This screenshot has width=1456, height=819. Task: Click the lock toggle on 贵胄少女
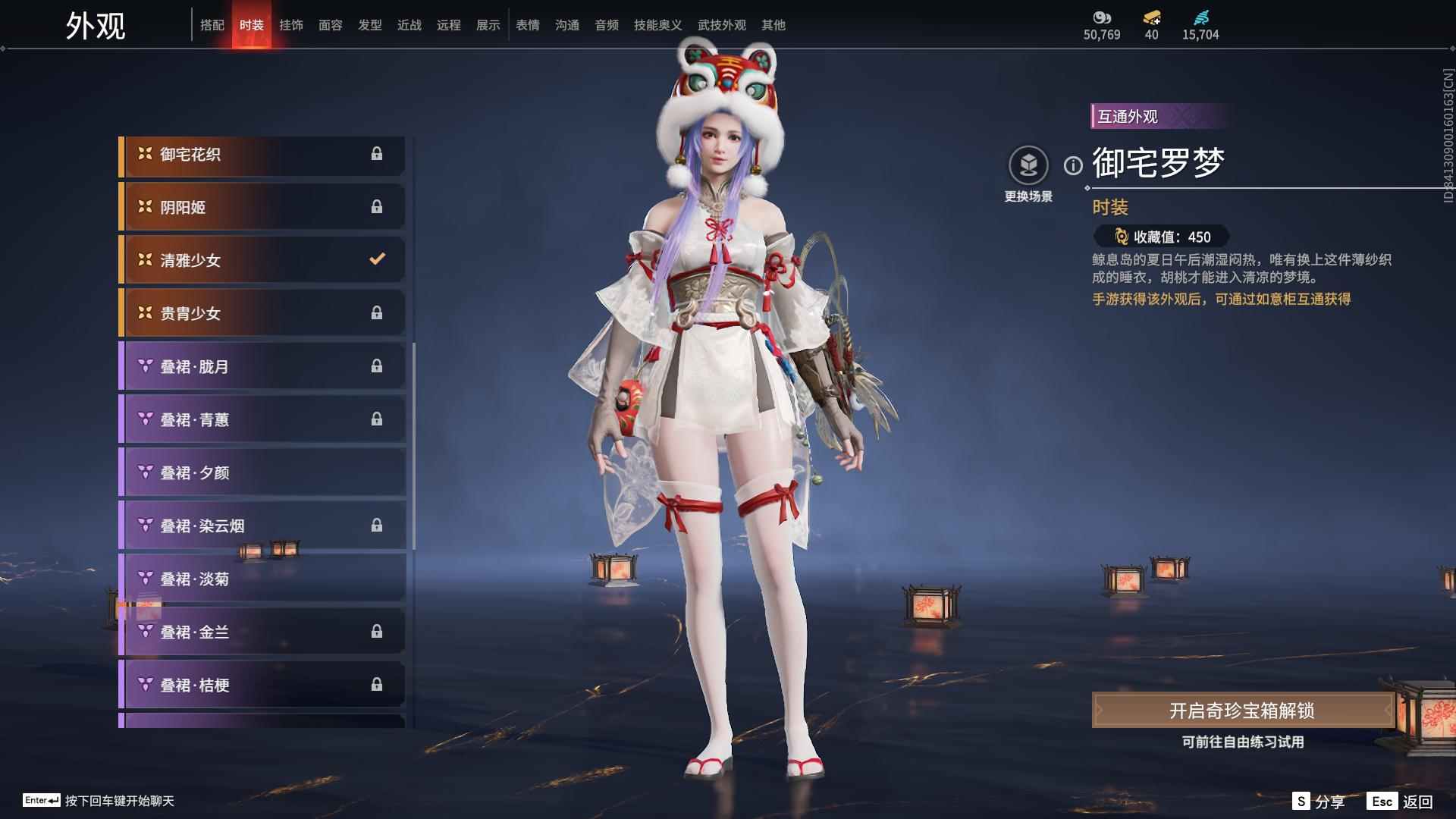pos(377,312)
